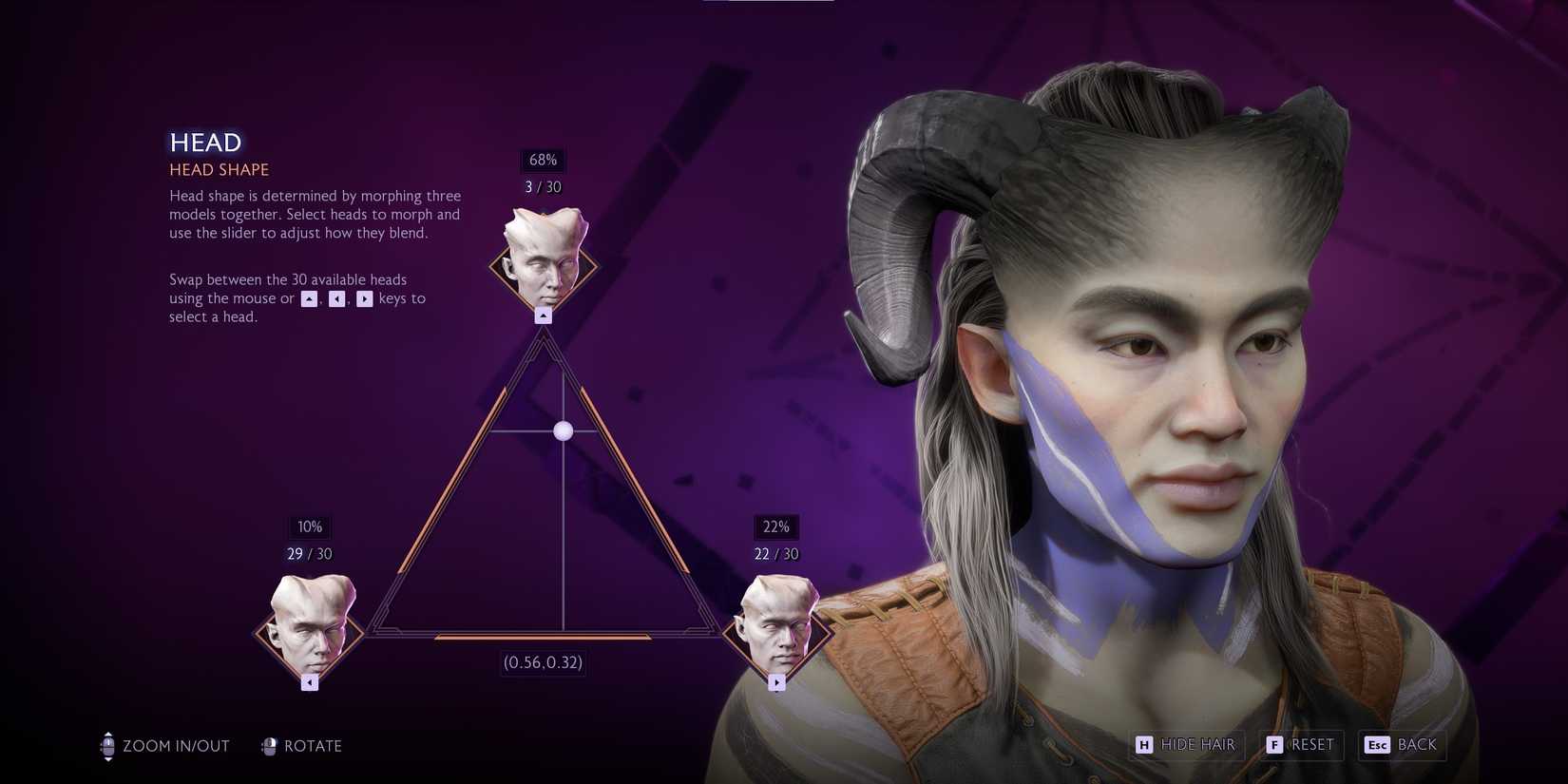Click the BACK button
This screenshot has height=784, width=1568.
[1416, 745]
